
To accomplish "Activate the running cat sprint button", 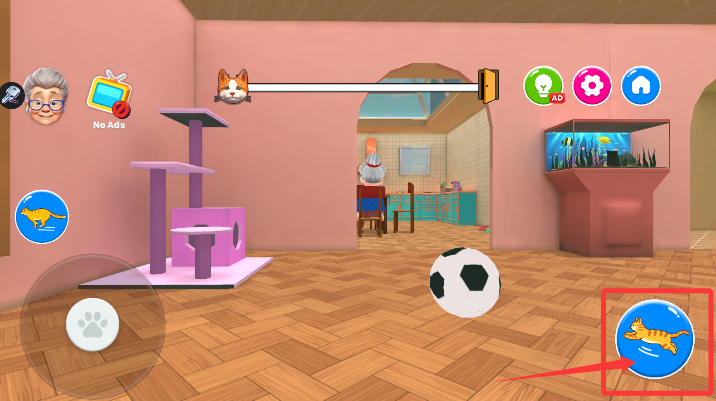I will (42, 216).
